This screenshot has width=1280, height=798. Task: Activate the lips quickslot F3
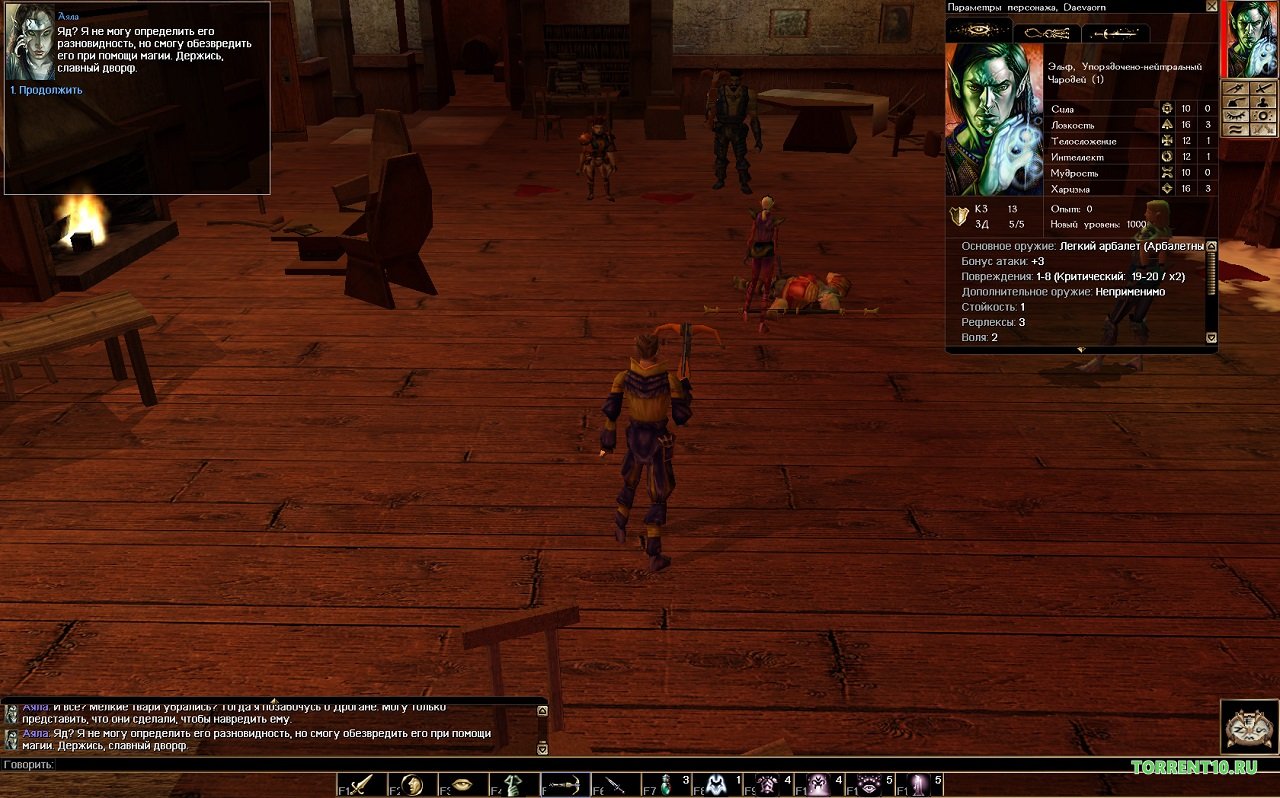click(x=463, y=785)
